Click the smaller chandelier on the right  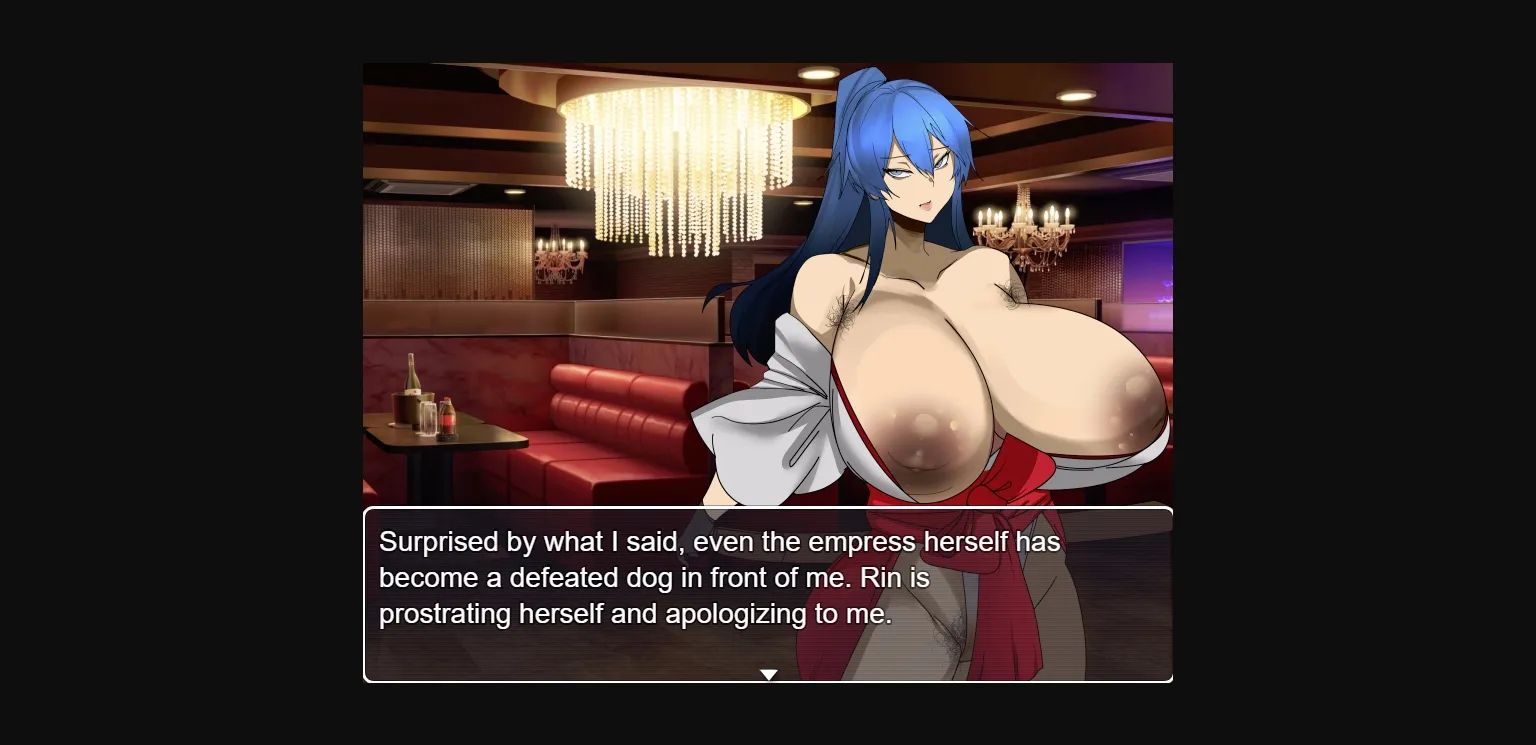[1020, 230]
